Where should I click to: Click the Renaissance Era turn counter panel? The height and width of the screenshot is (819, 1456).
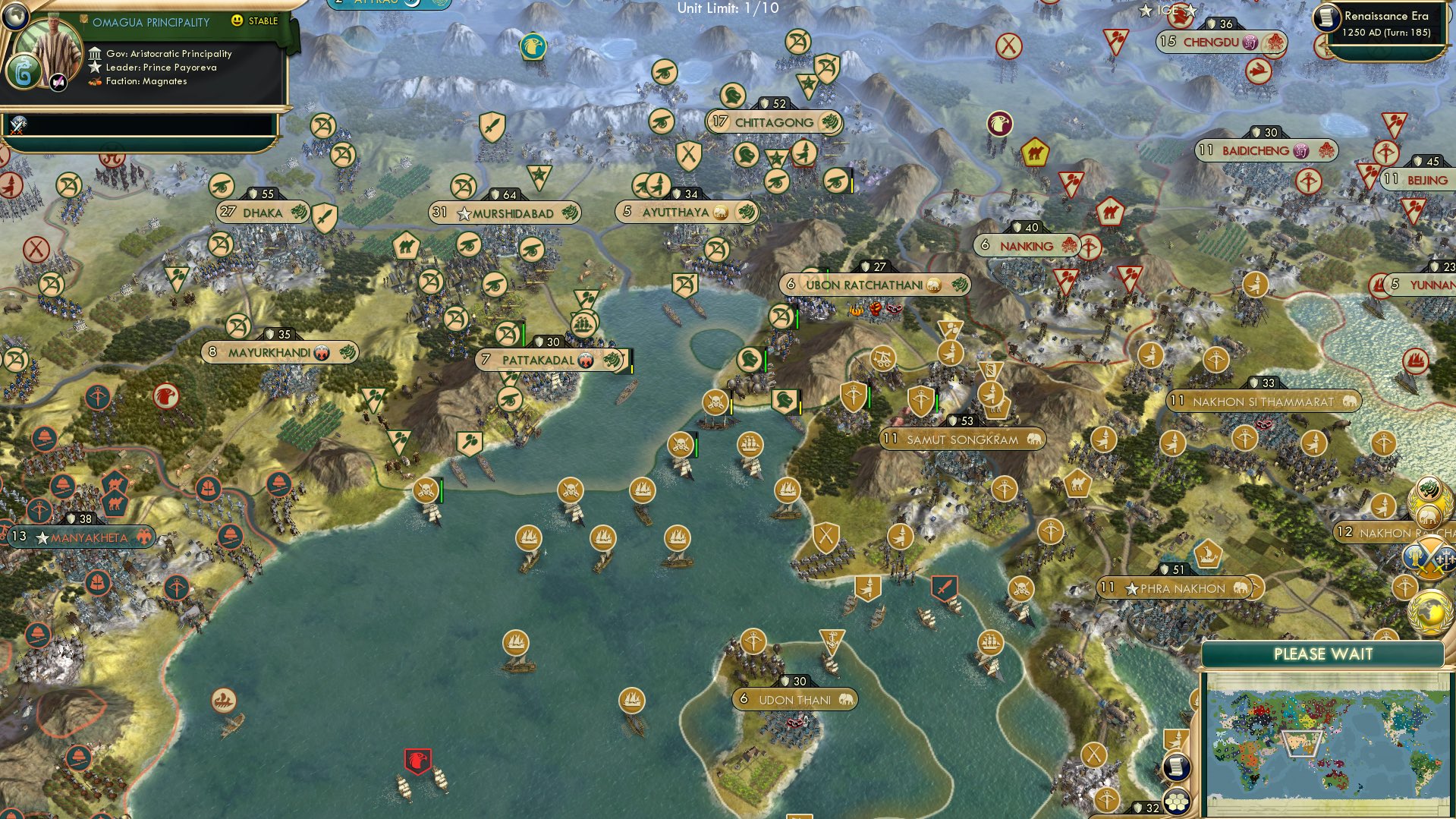click(x=1382, y=23)
